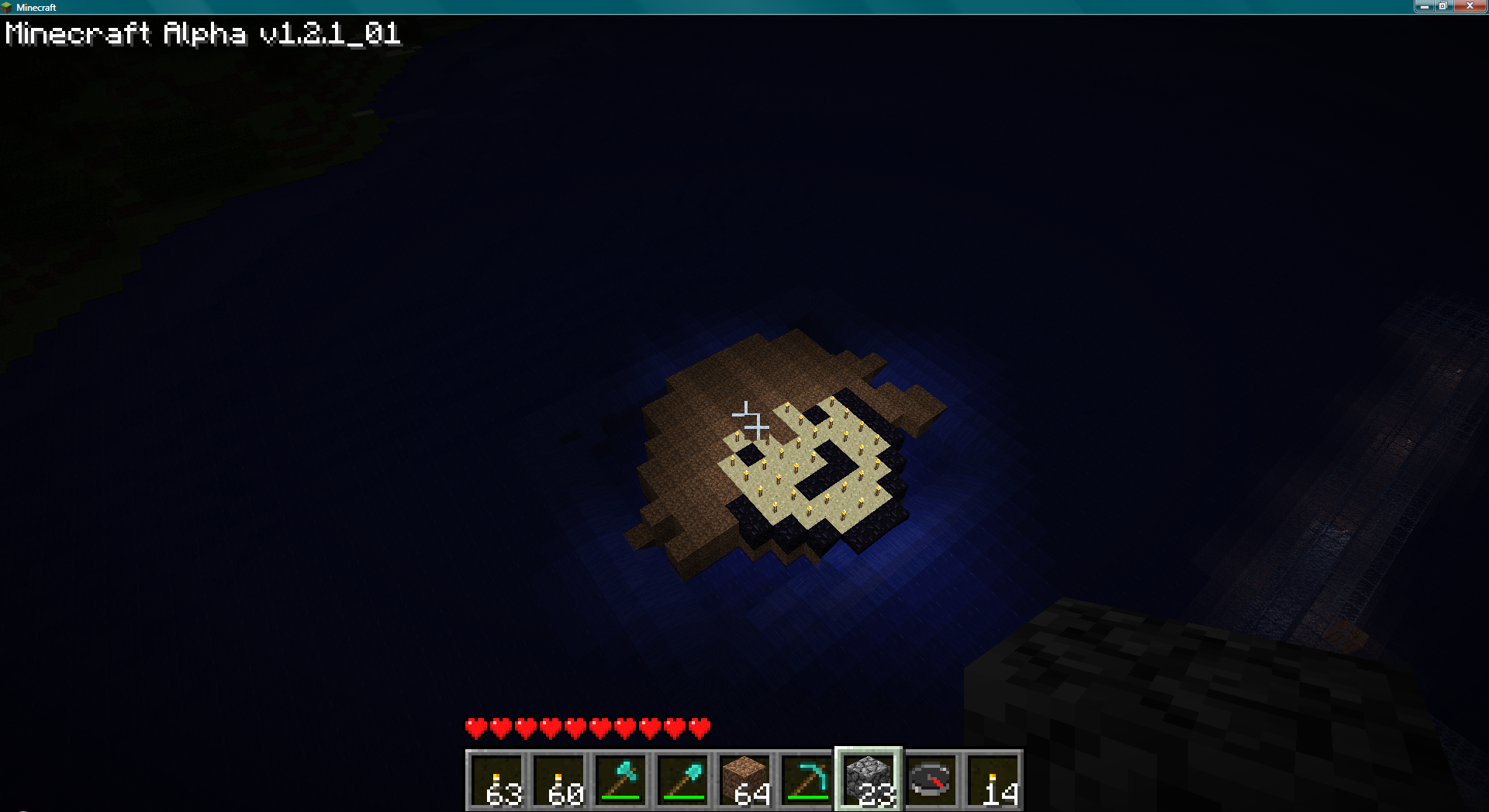Choose the diamond shovel in the hotbar

pyautogui.click(x=682, y=779)
